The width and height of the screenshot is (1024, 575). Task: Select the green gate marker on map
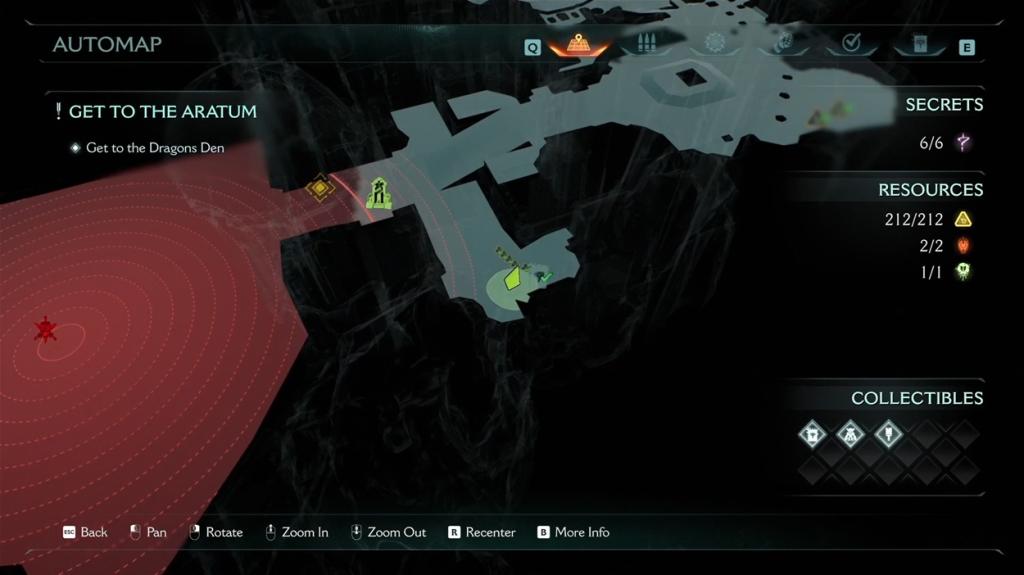tap(378, 194)
